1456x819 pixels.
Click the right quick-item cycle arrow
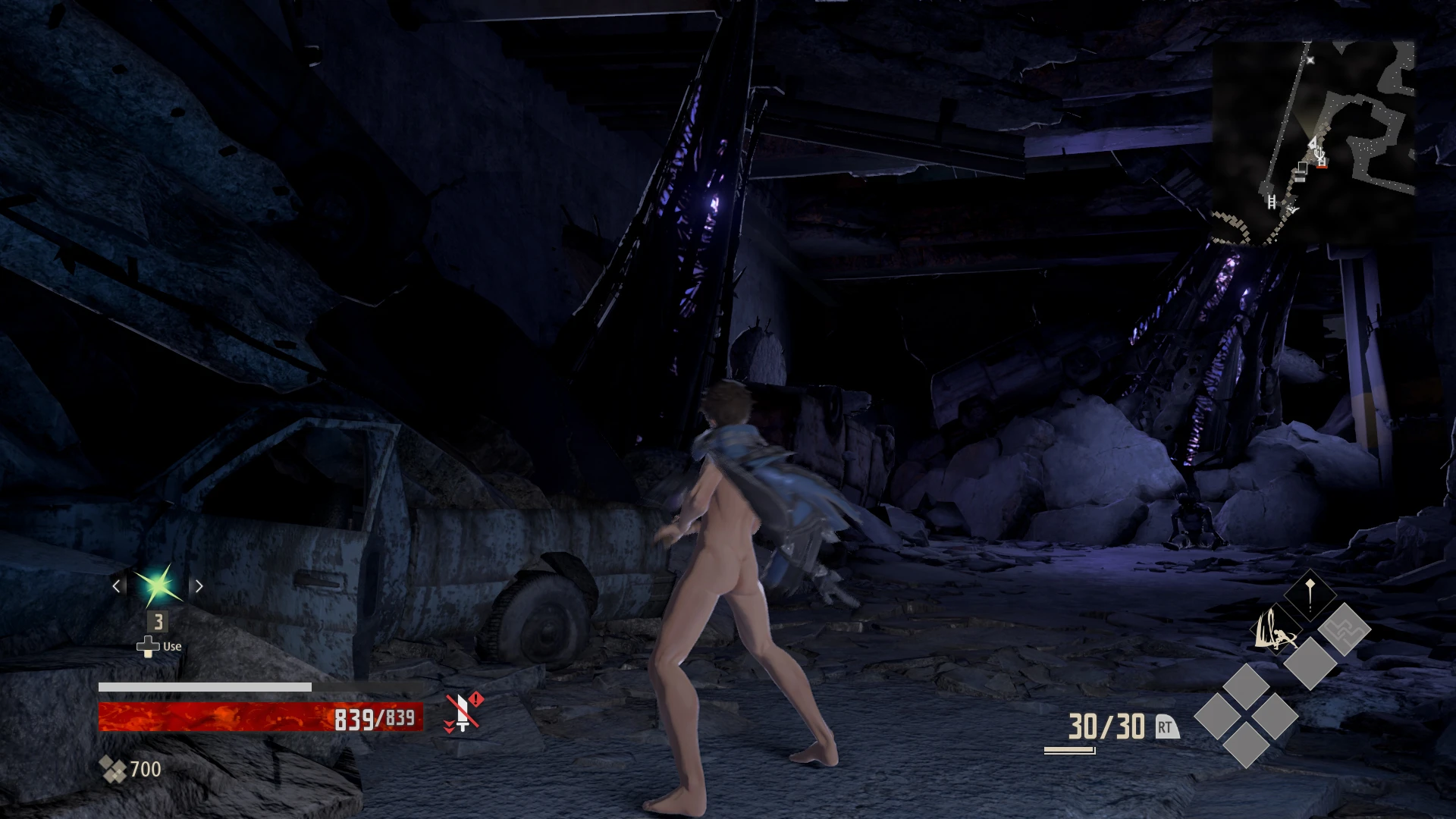click(199, 585)
